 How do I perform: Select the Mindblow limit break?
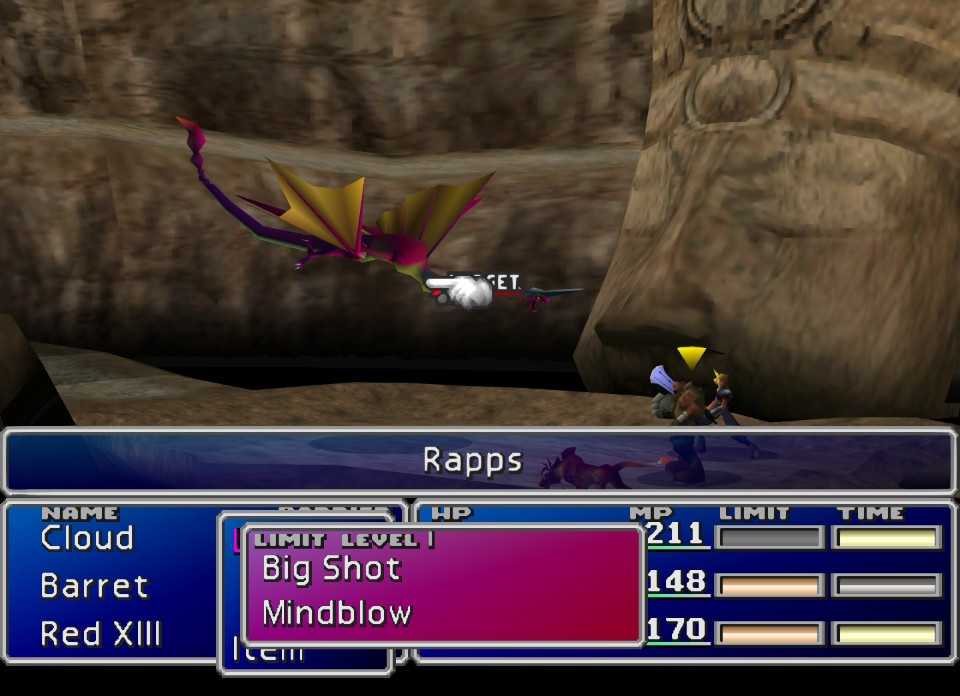click(x=336, y=612)
